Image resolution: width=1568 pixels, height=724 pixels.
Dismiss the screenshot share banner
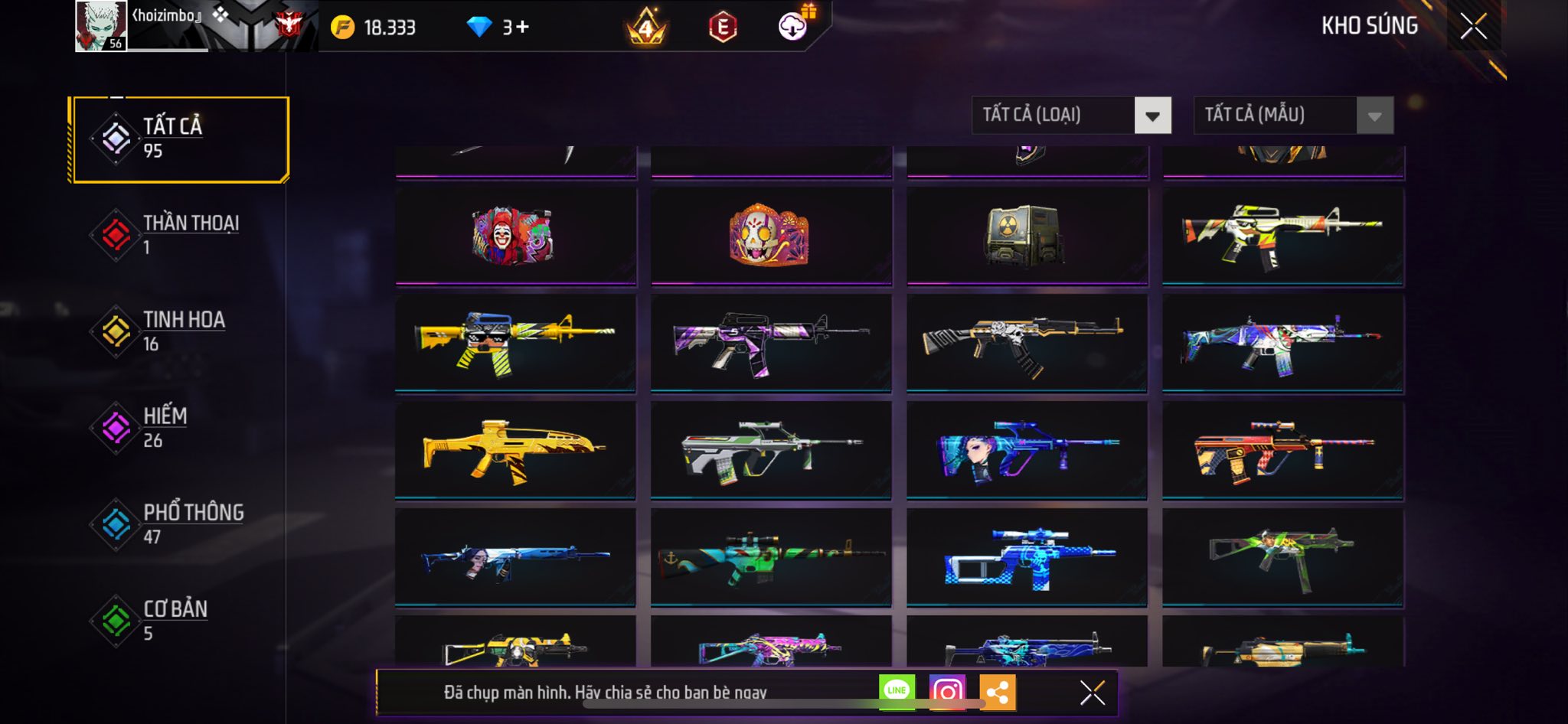click(1093, 693)
